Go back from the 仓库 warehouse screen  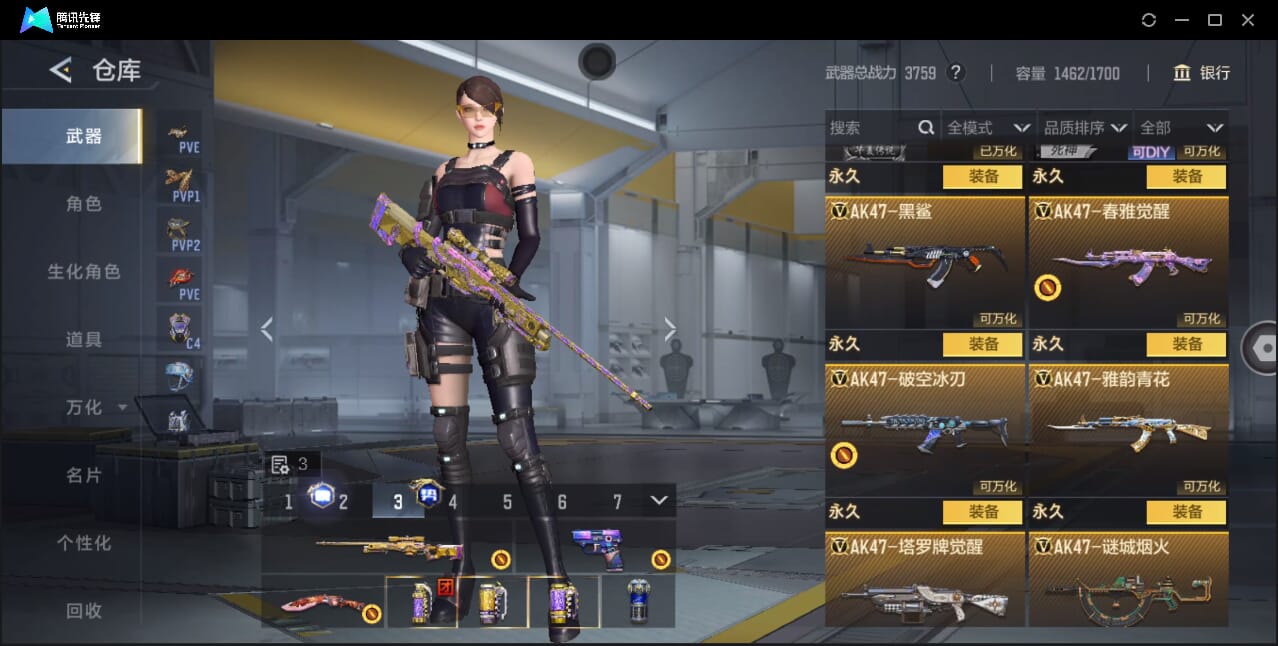click(x=61, y=70)
